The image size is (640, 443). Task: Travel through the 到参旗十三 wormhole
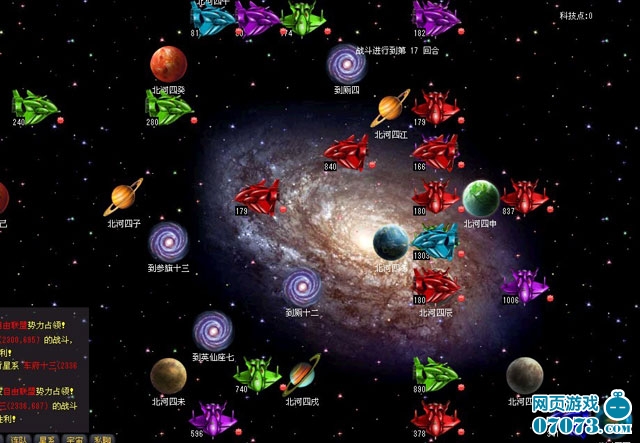(168, 242)
